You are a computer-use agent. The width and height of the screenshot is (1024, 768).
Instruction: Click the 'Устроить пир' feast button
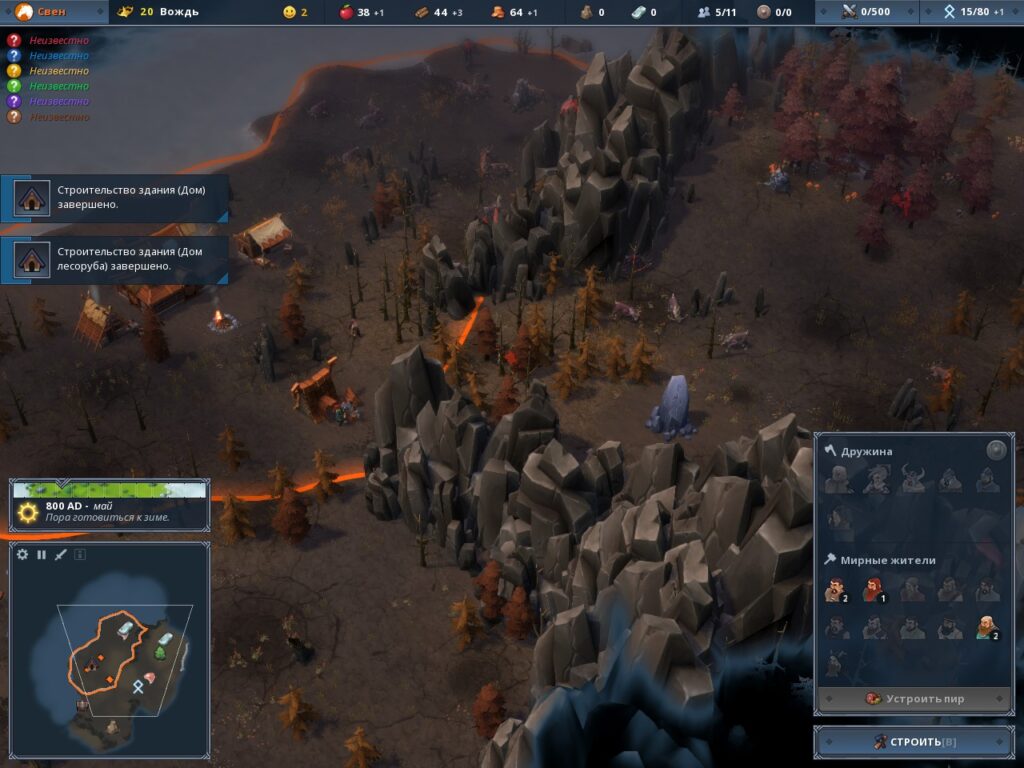point(914,698)
